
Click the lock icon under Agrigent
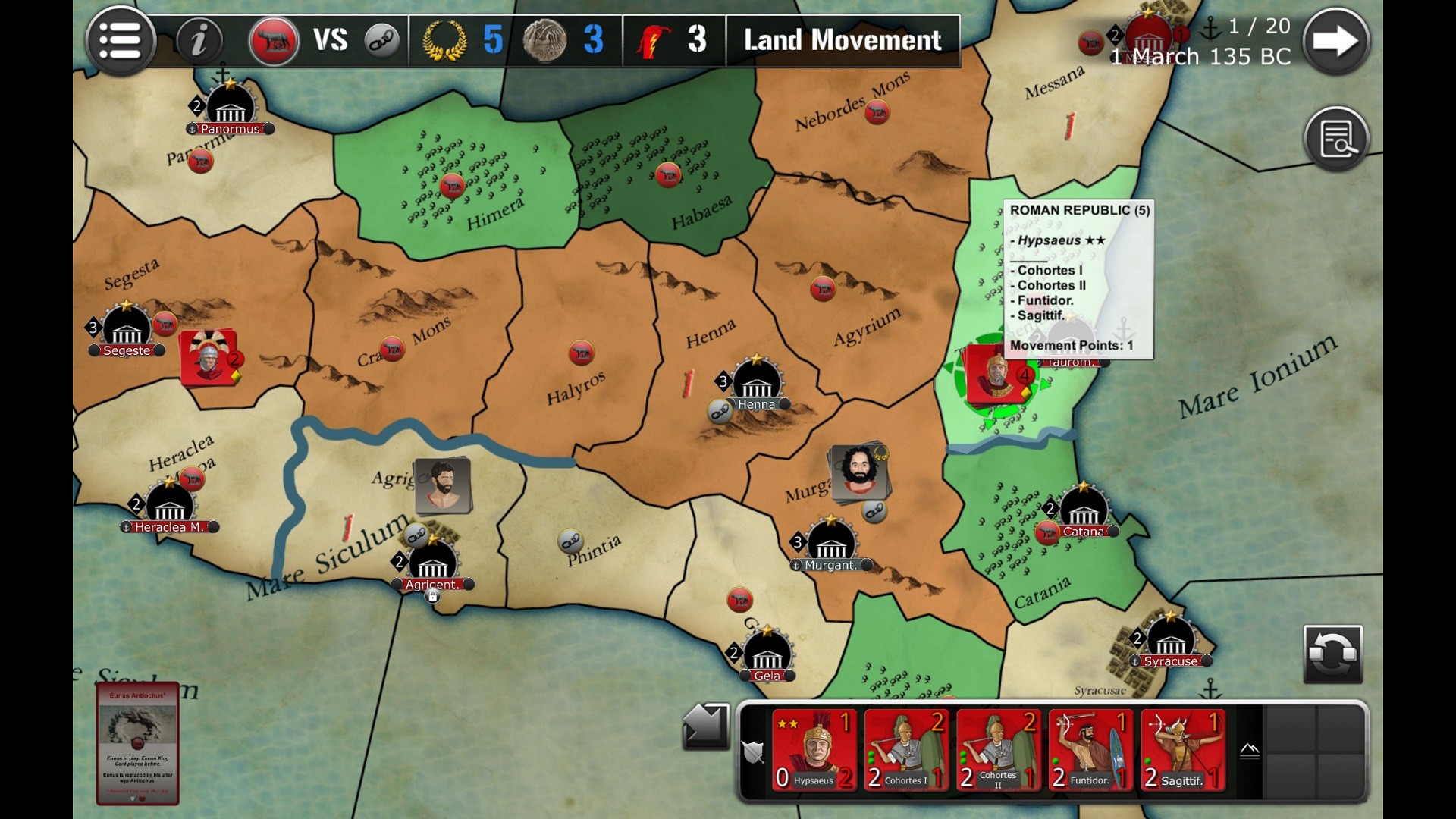click(432, 598)
